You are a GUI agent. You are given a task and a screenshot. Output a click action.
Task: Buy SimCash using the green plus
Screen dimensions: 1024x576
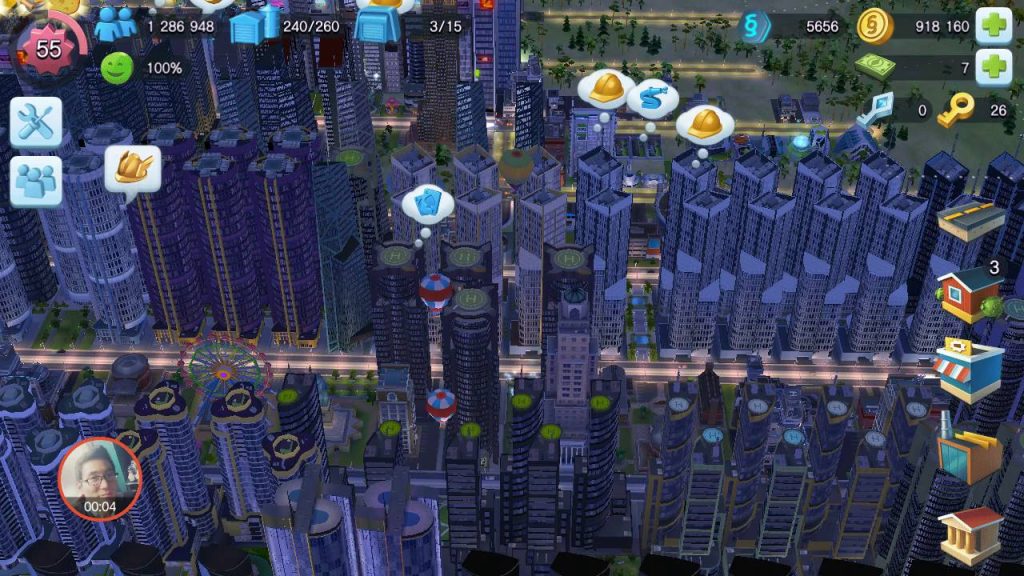pos(993,68)
